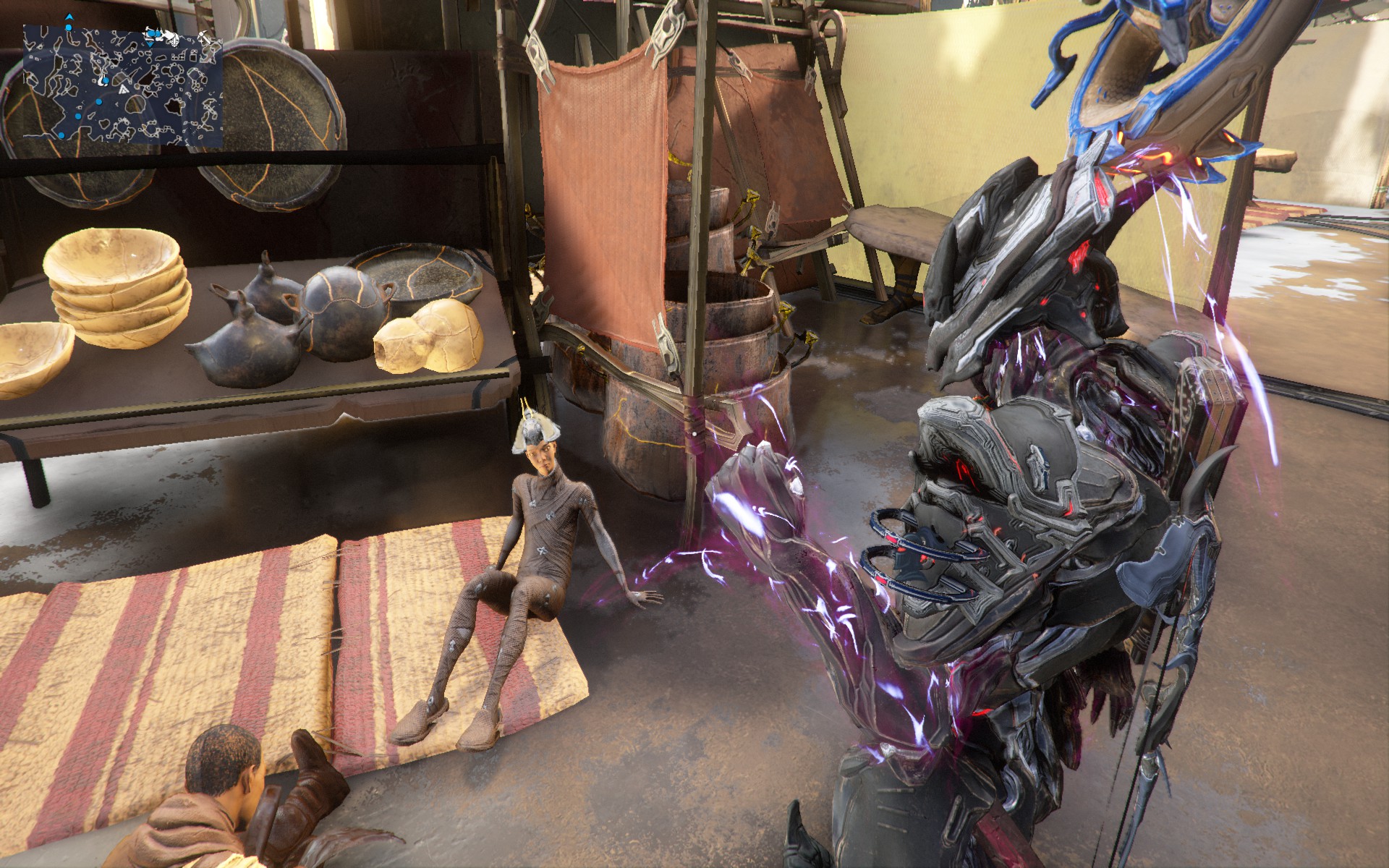The width and height of the screenshot is (1389, 868).
Task: Select the white objective triangle on the minimap
Action: (124, 90)
